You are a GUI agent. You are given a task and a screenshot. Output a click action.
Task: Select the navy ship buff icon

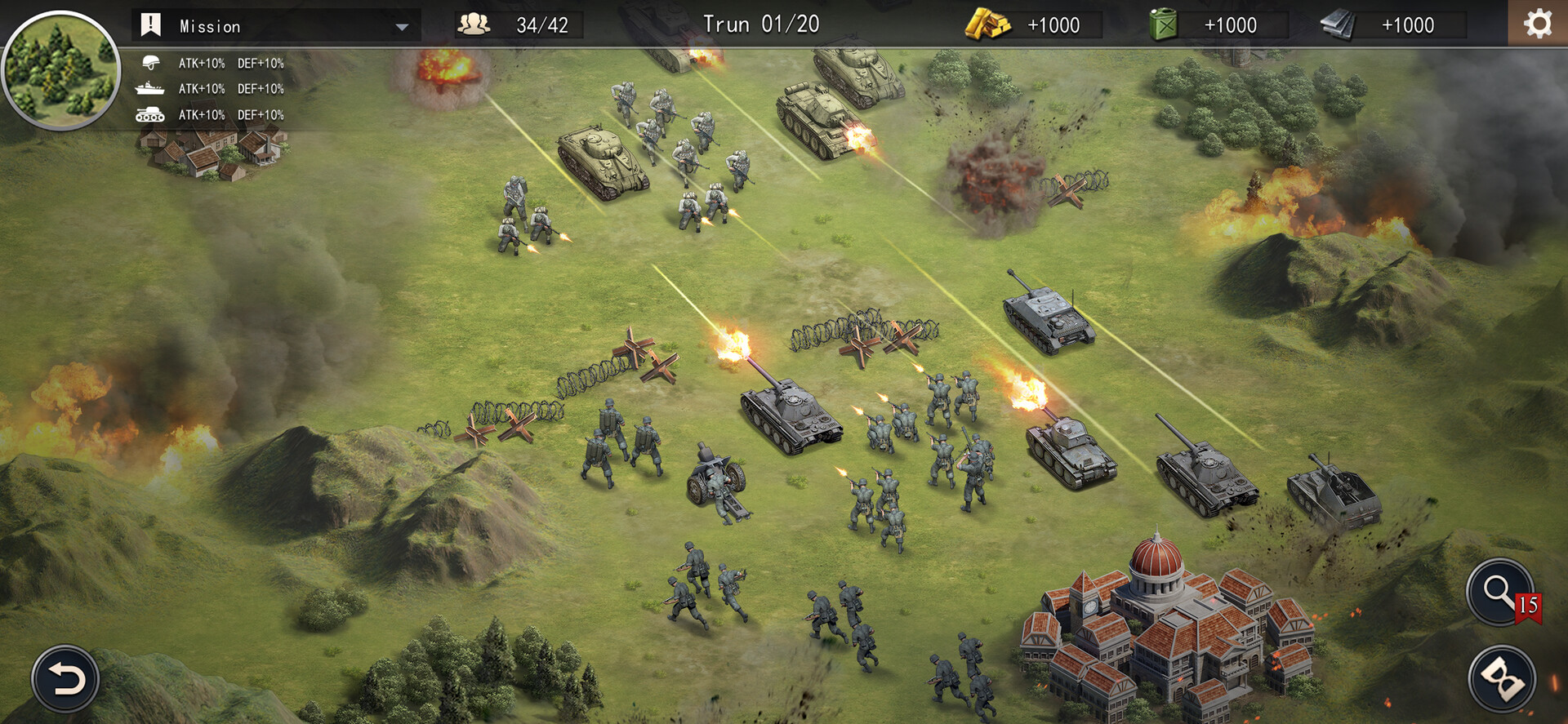tap(149, 88)
